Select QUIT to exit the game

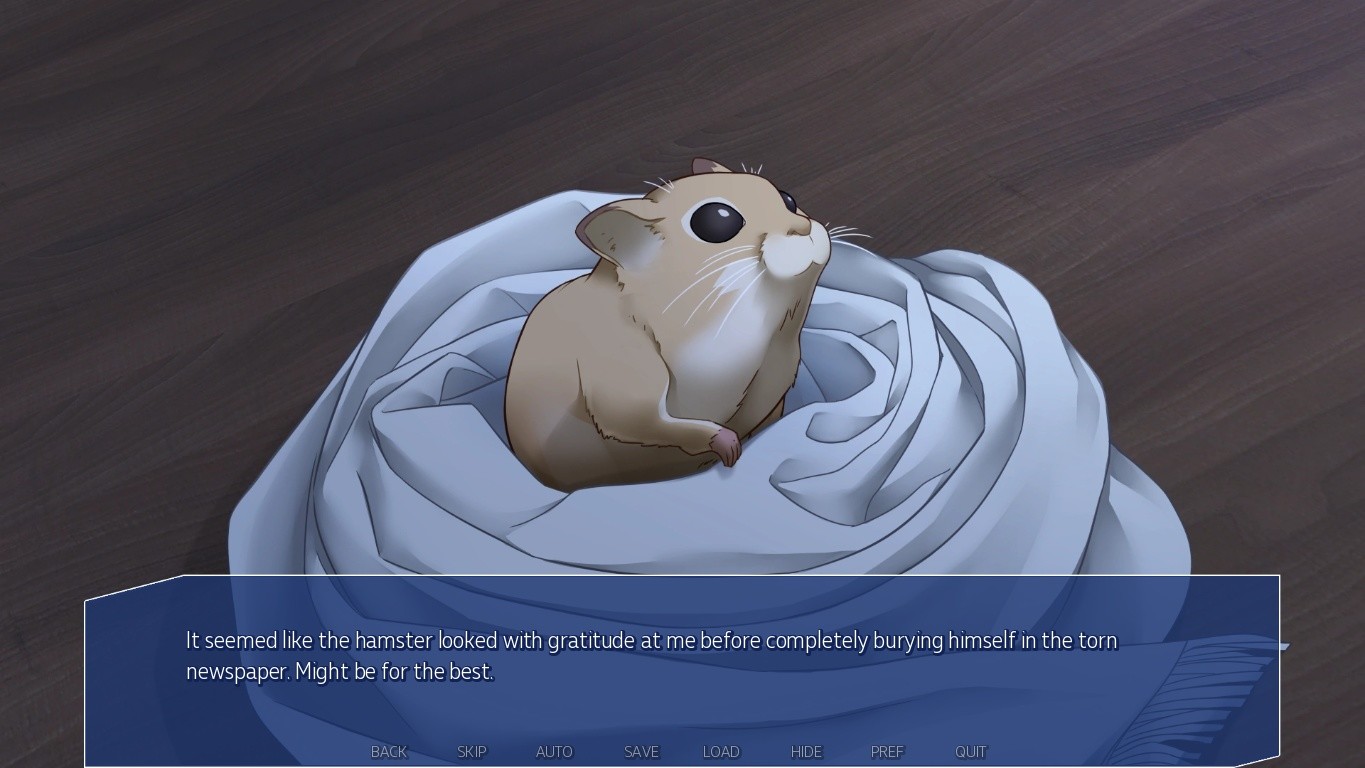coord(970,752)
